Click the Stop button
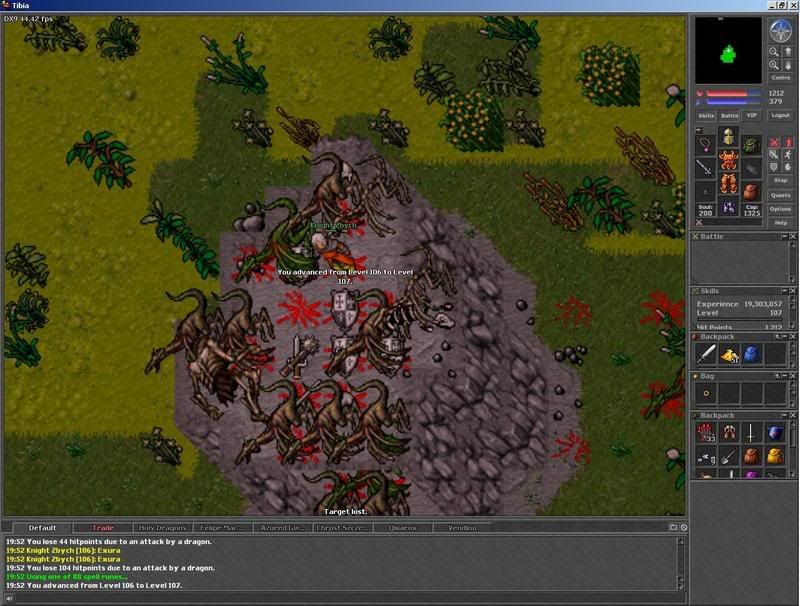The image size is (800, 606). click(x=781, y=180)
